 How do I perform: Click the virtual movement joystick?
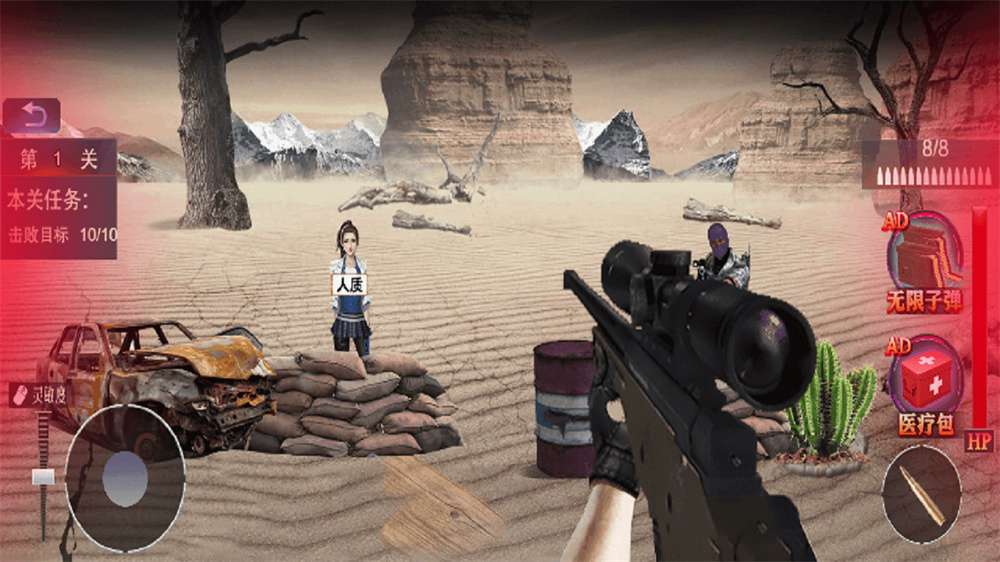[x=125, y=478]
